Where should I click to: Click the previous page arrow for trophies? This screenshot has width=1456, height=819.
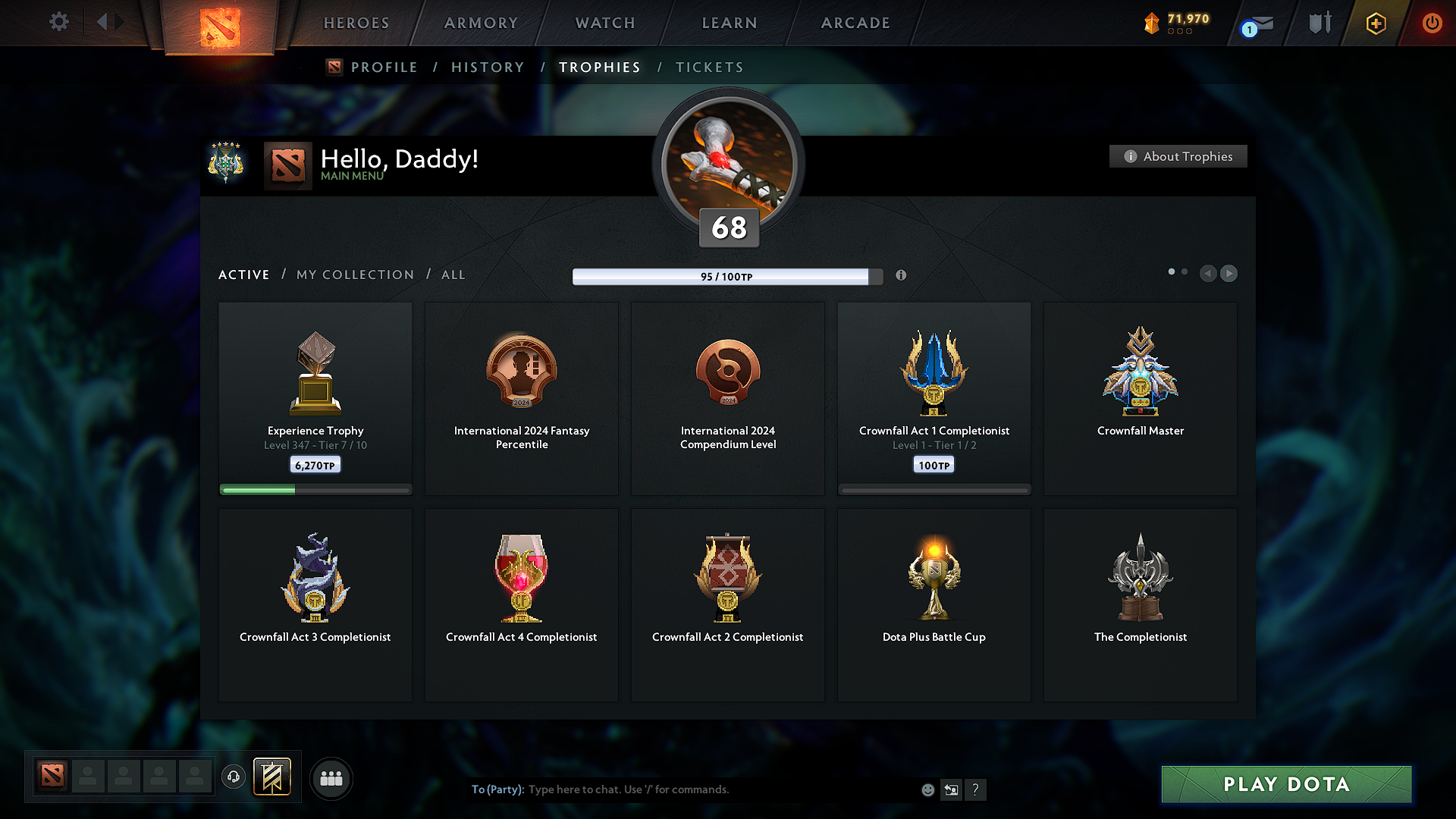coord(1209,274)
